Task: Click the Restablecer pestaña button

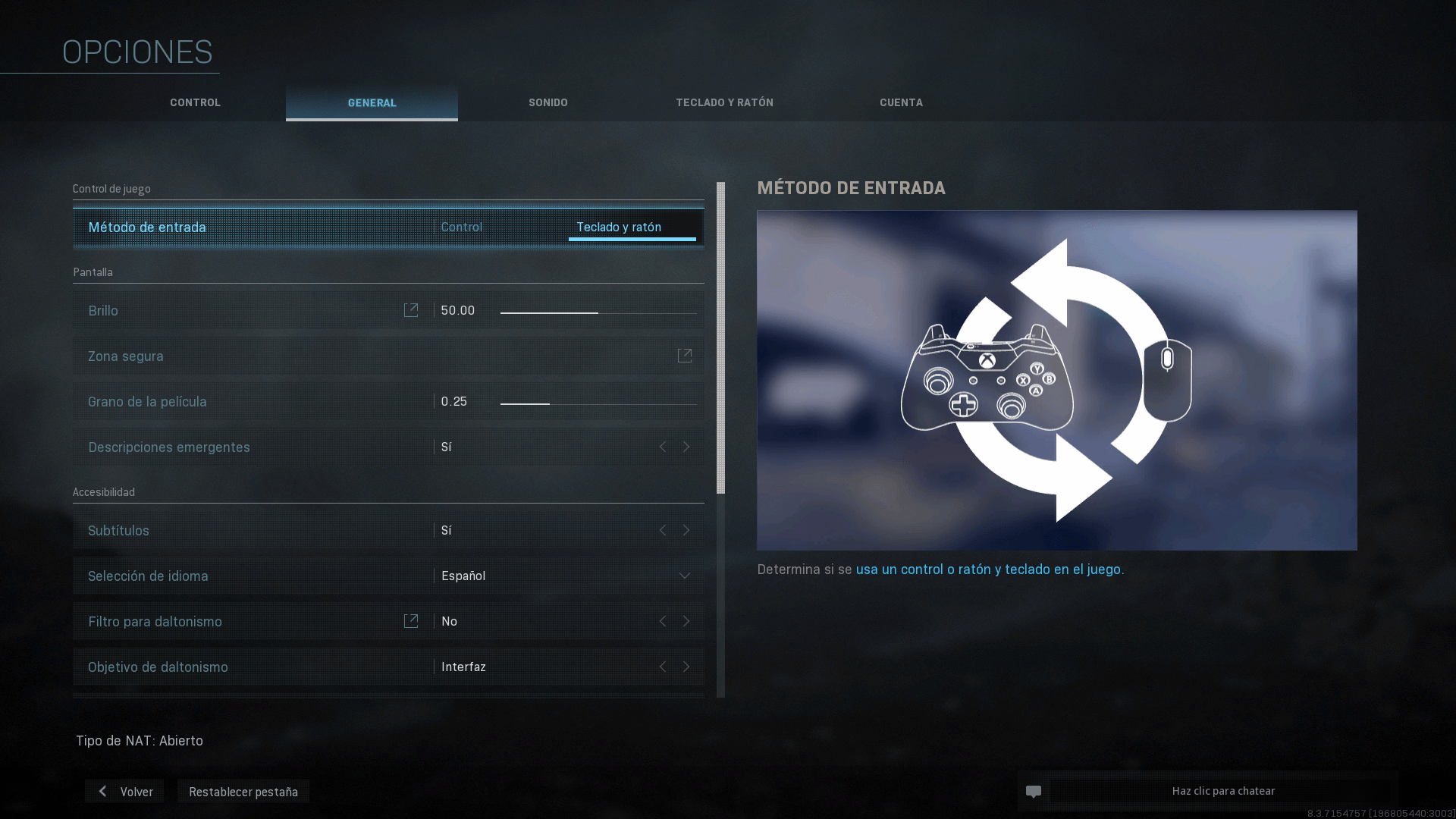Action: click(x=243, y=791)
